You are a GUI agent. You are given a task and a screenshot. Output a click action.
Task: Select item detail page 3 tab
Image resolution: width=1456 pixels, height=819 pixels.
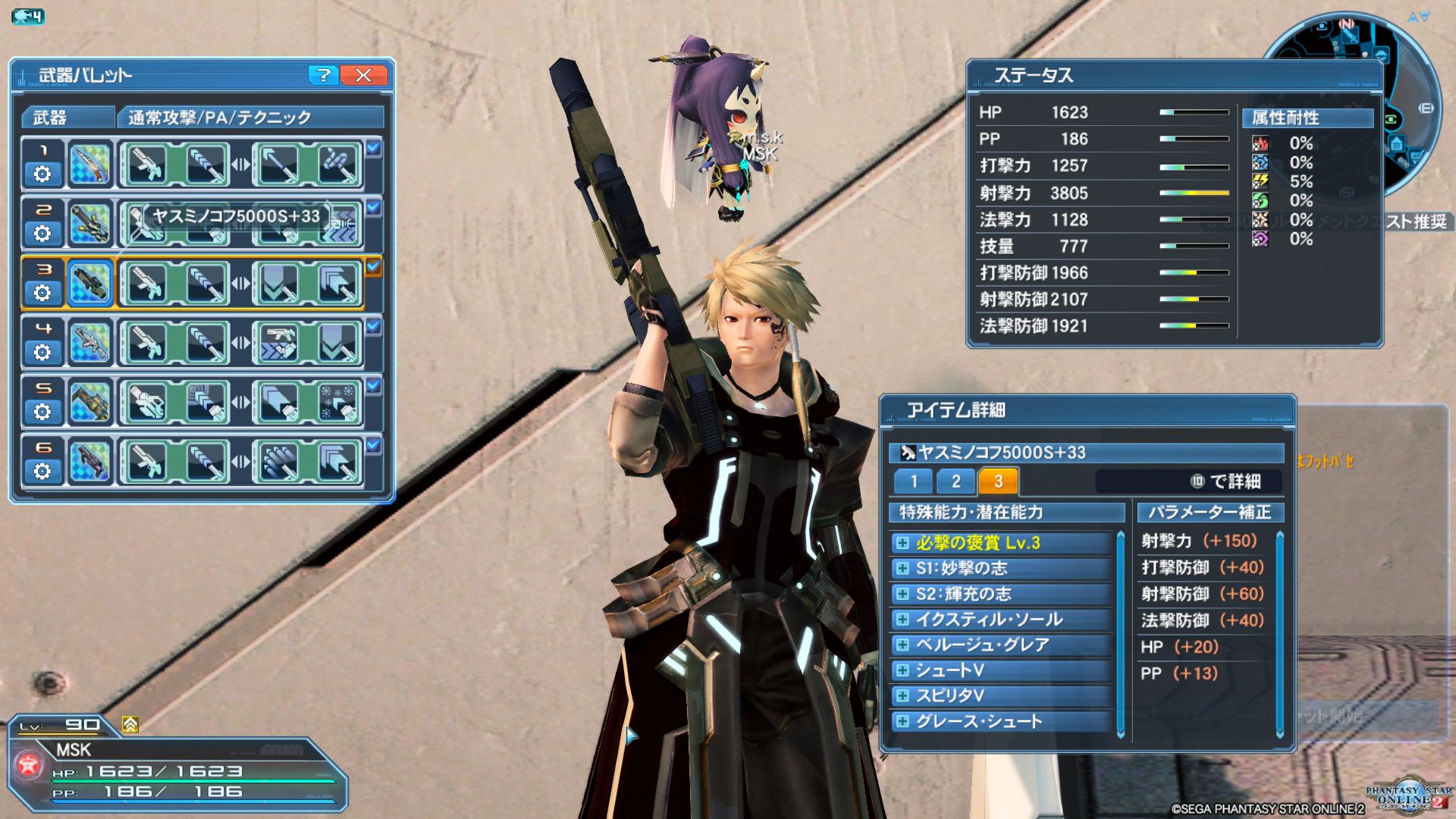[998, 481]
